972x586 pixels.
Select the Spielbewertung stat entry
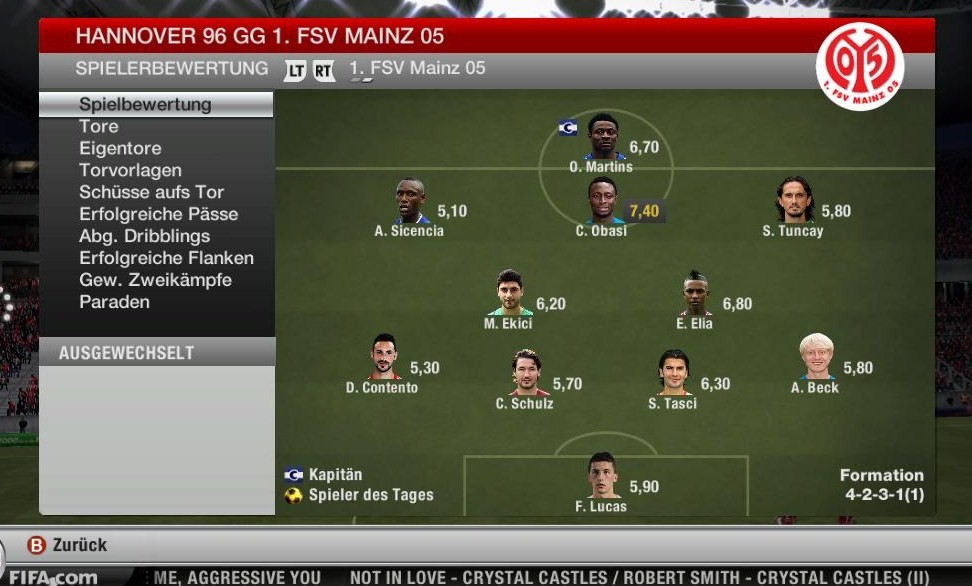point(145,104)
